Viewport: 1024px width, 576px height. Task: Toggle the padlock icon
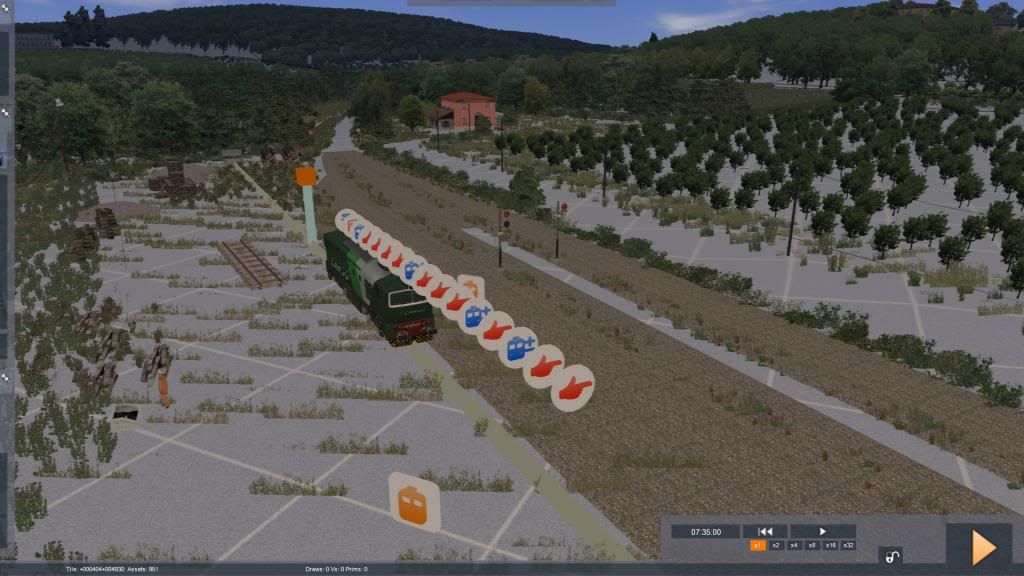[889, 555]
